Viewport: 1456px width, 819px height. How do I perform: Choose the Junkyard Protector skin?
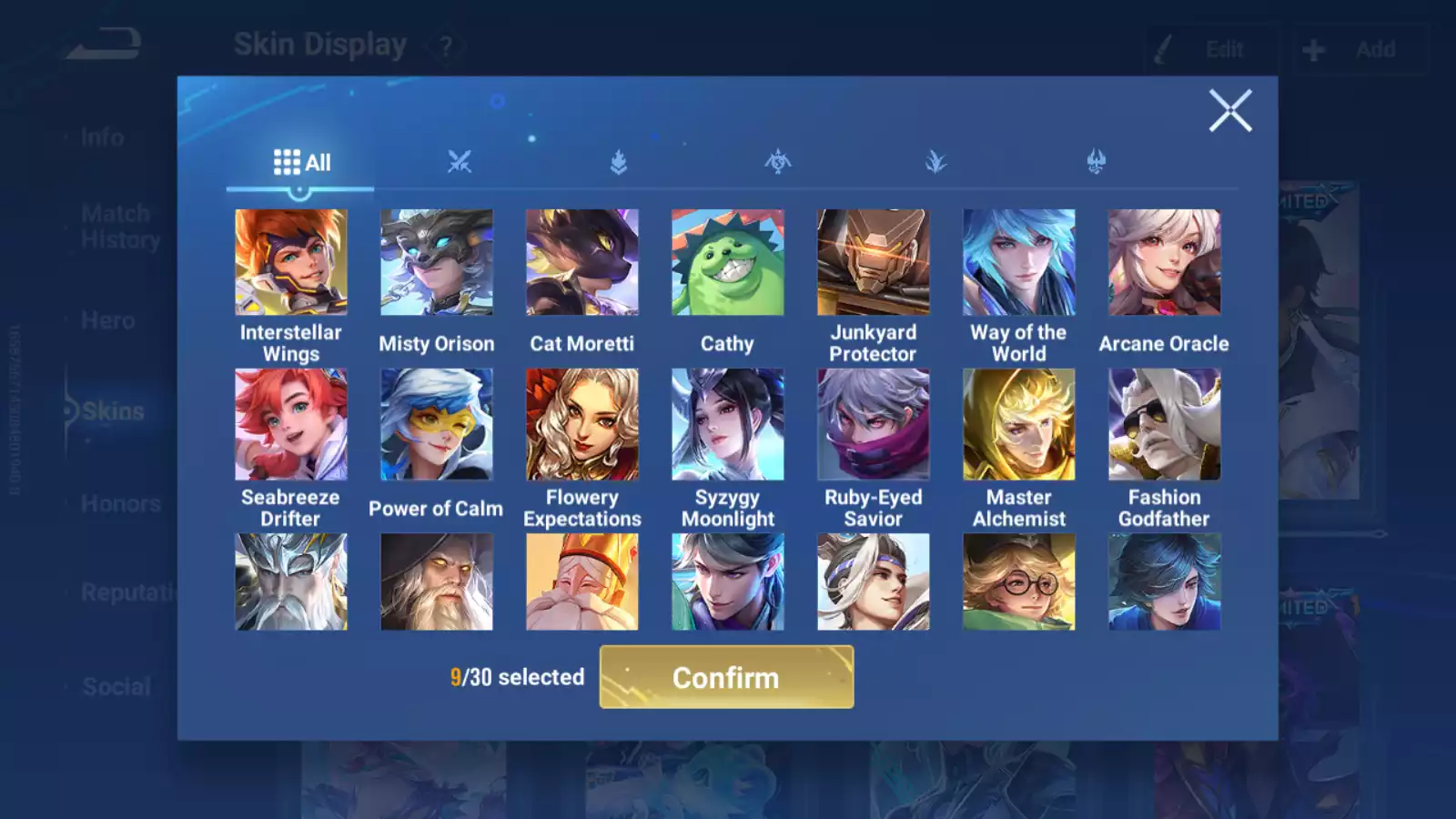[x=874, y=263]
